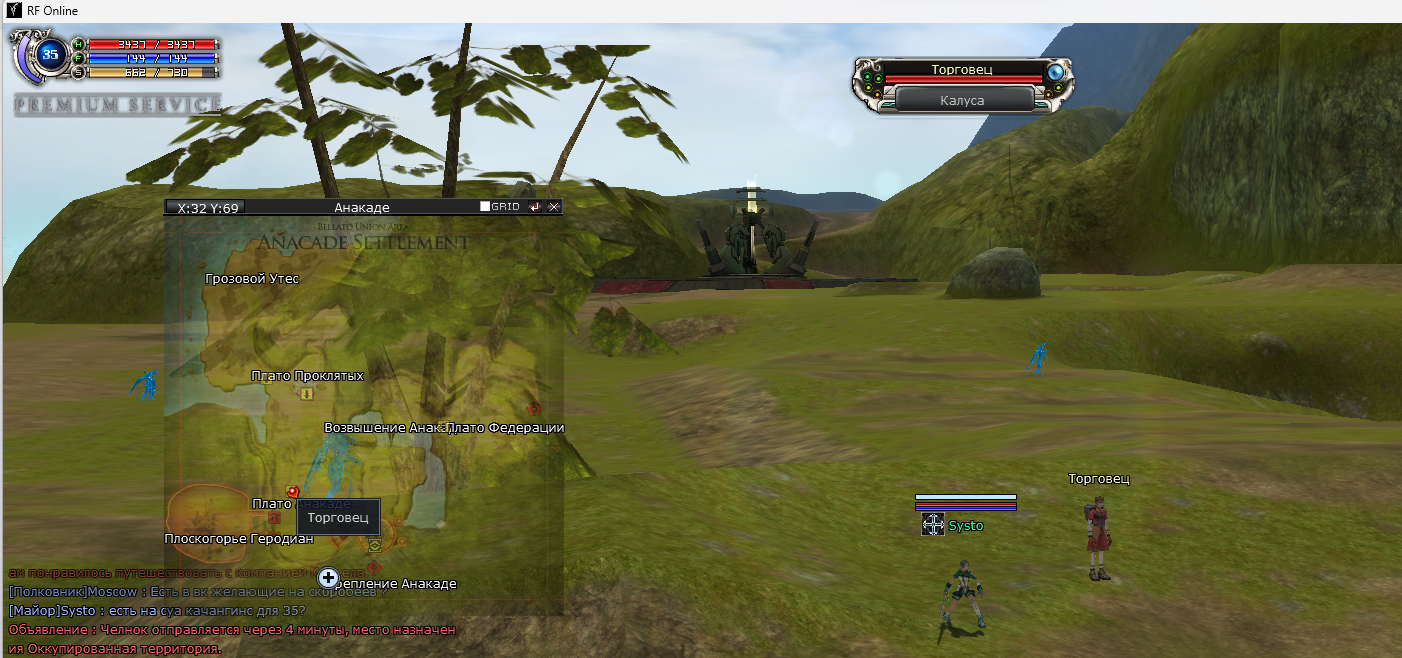1402x658 pixels.
Task: Select the Грозовой Утес label on the map
Action: 252,279
